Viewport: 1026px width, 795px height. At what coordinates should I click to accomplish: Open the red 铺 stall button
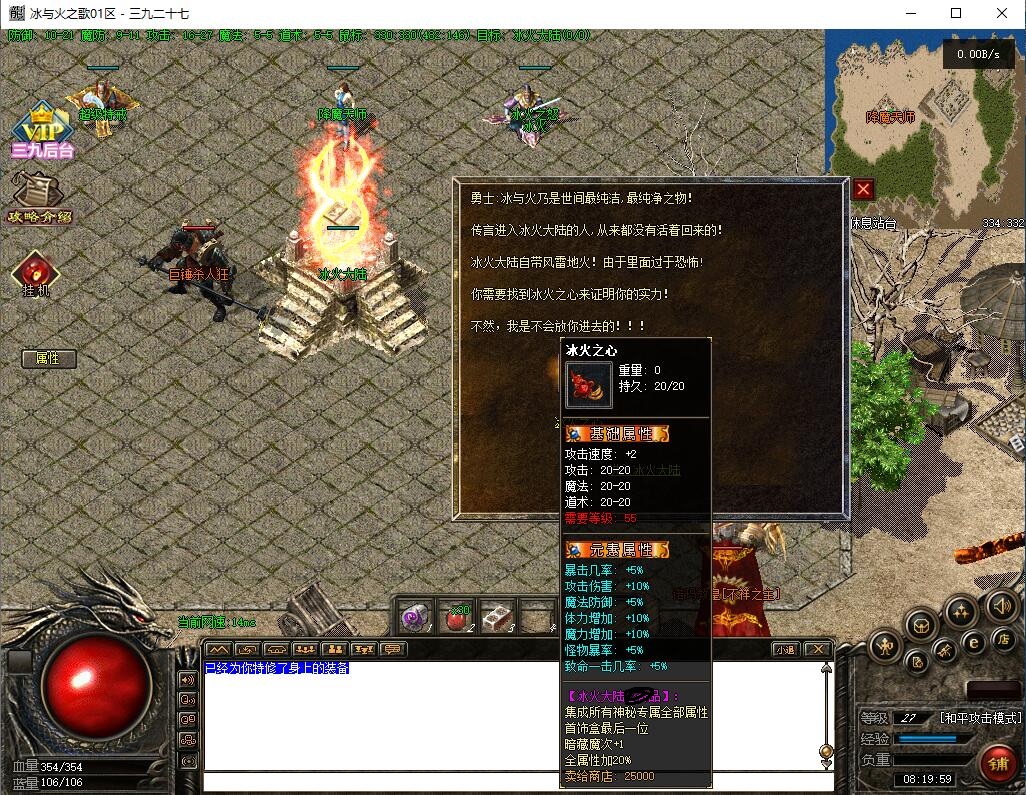pyautogui.click(x=997, y=765)
